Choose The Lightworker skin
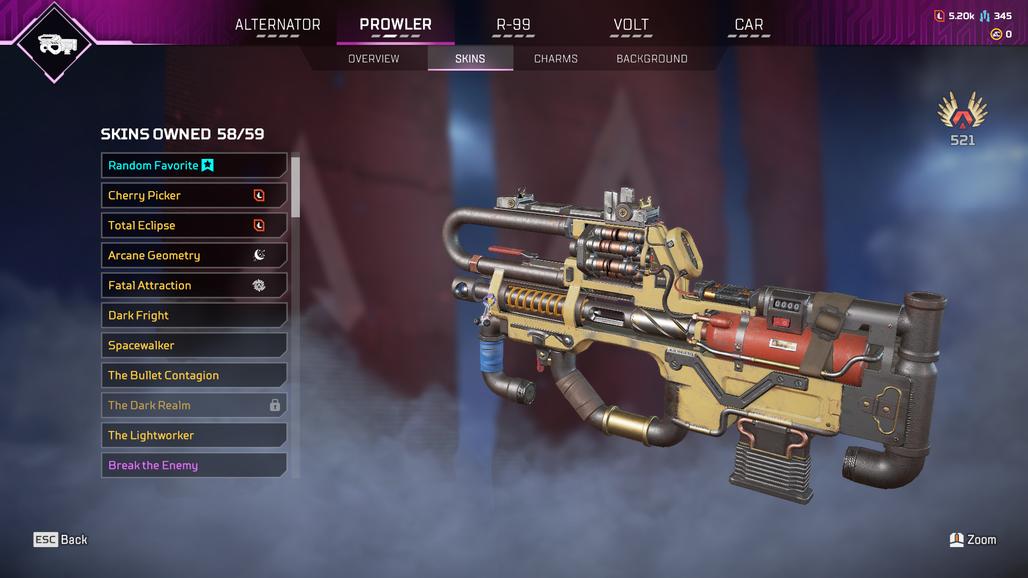Viewport: 1028px width, 578px height. [194, 436]
